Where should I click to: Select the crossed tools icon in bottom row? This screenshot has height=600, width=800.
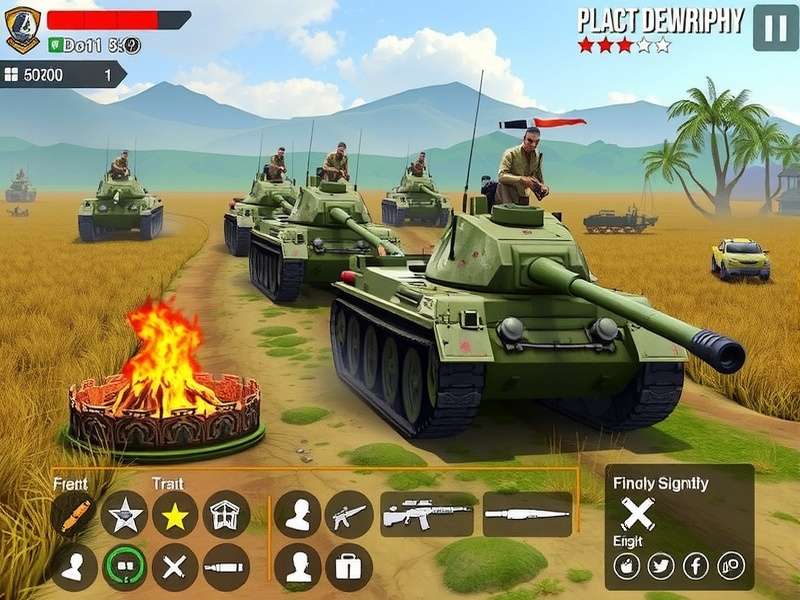pyautogui.click(x=175, y=567)
